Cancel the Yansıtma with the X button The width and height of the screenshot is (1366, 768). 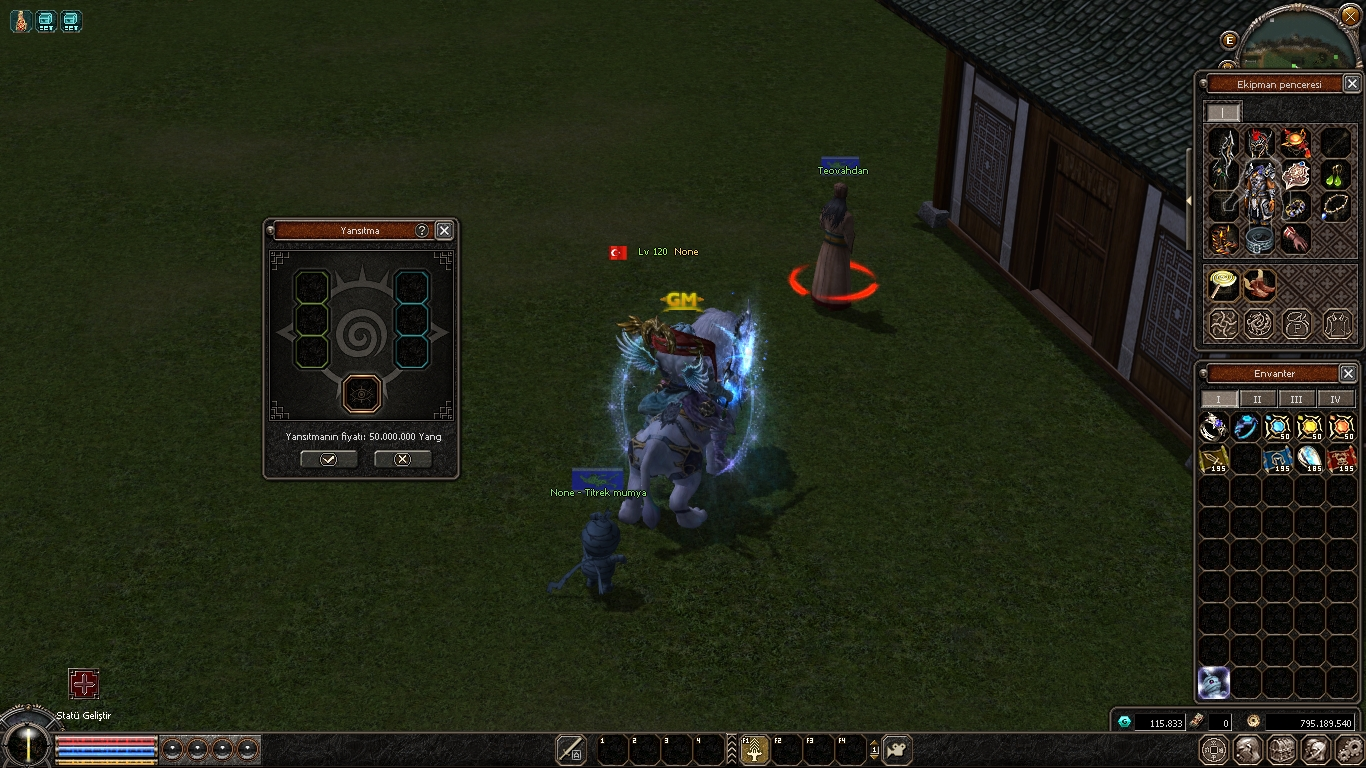pyautogui.click(x=402, y=459)
